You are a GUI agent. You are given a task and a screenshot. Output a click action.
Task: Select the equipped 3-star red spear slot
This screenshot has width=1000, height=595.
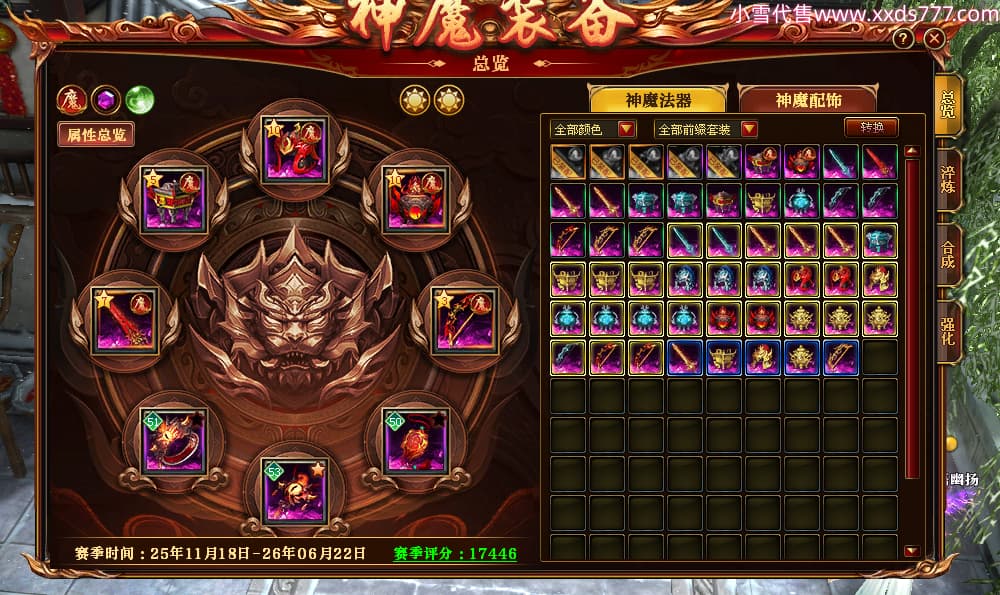point(465,321)
